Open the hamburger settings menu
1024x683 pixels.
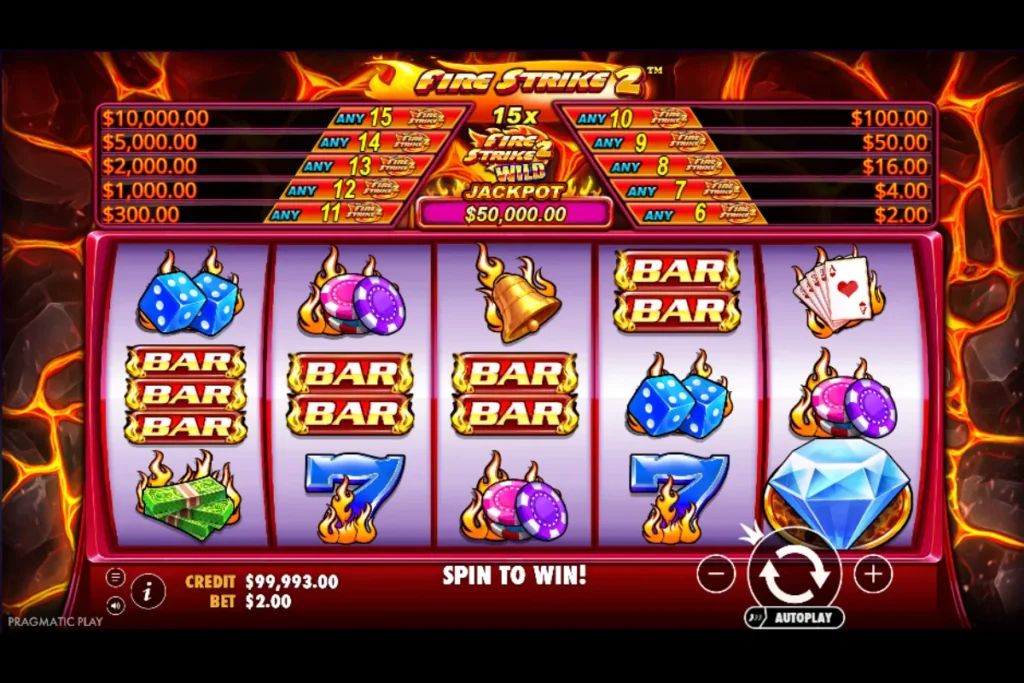pyautogui.click(x=116, y=577)
